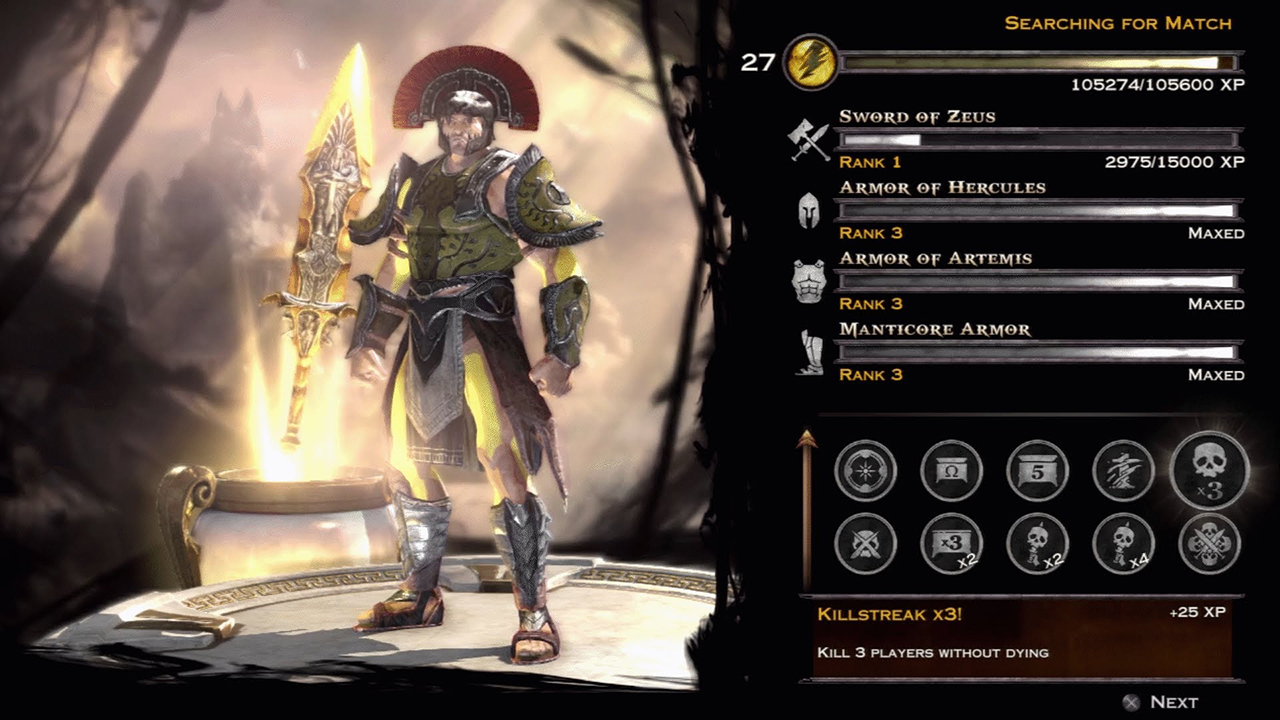Screen dimensions: 1280x720
Task: Pick the impaled skull medal with x2
Action: pyautogui.click(x=1037, y=543)
